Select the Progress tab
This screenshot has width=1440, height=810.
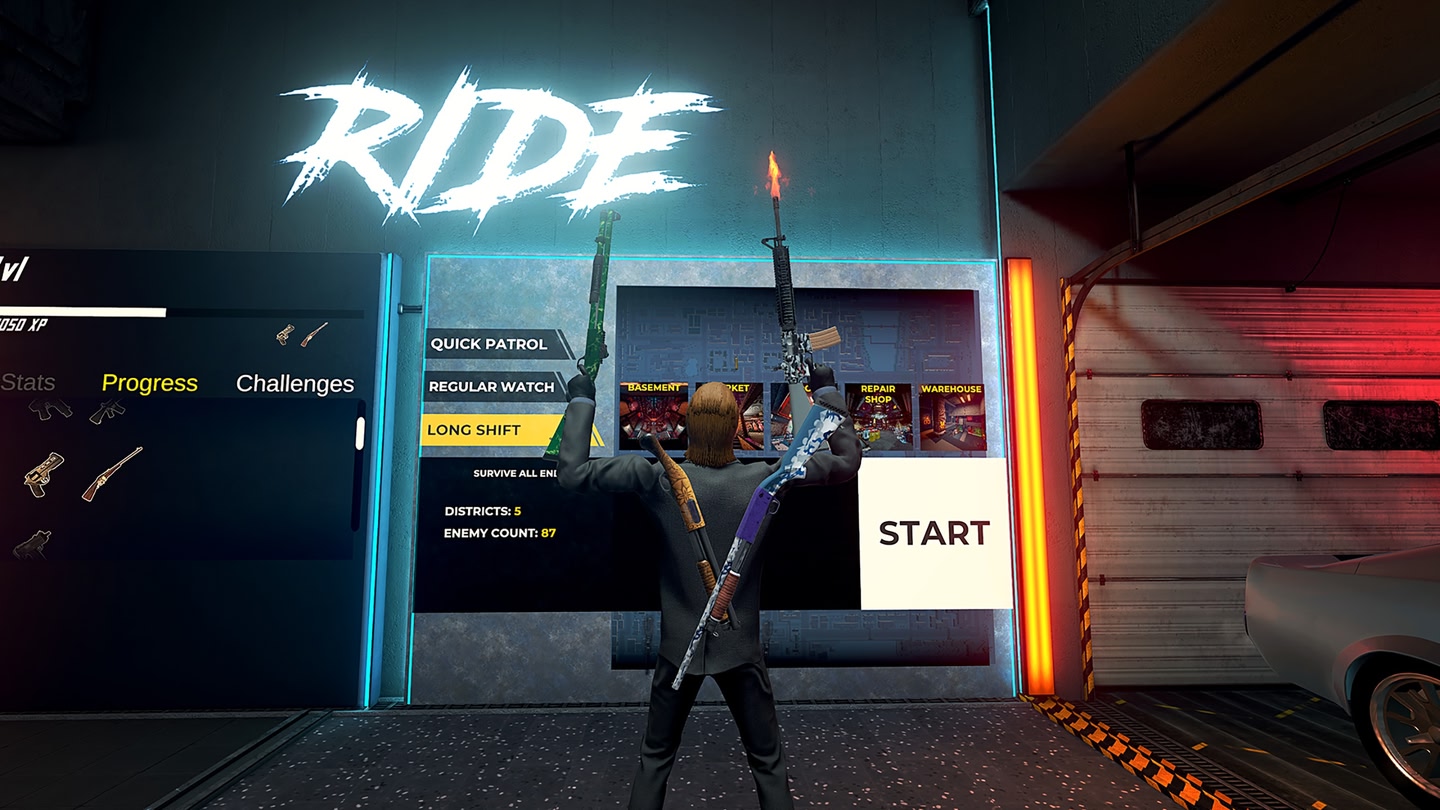150,383
